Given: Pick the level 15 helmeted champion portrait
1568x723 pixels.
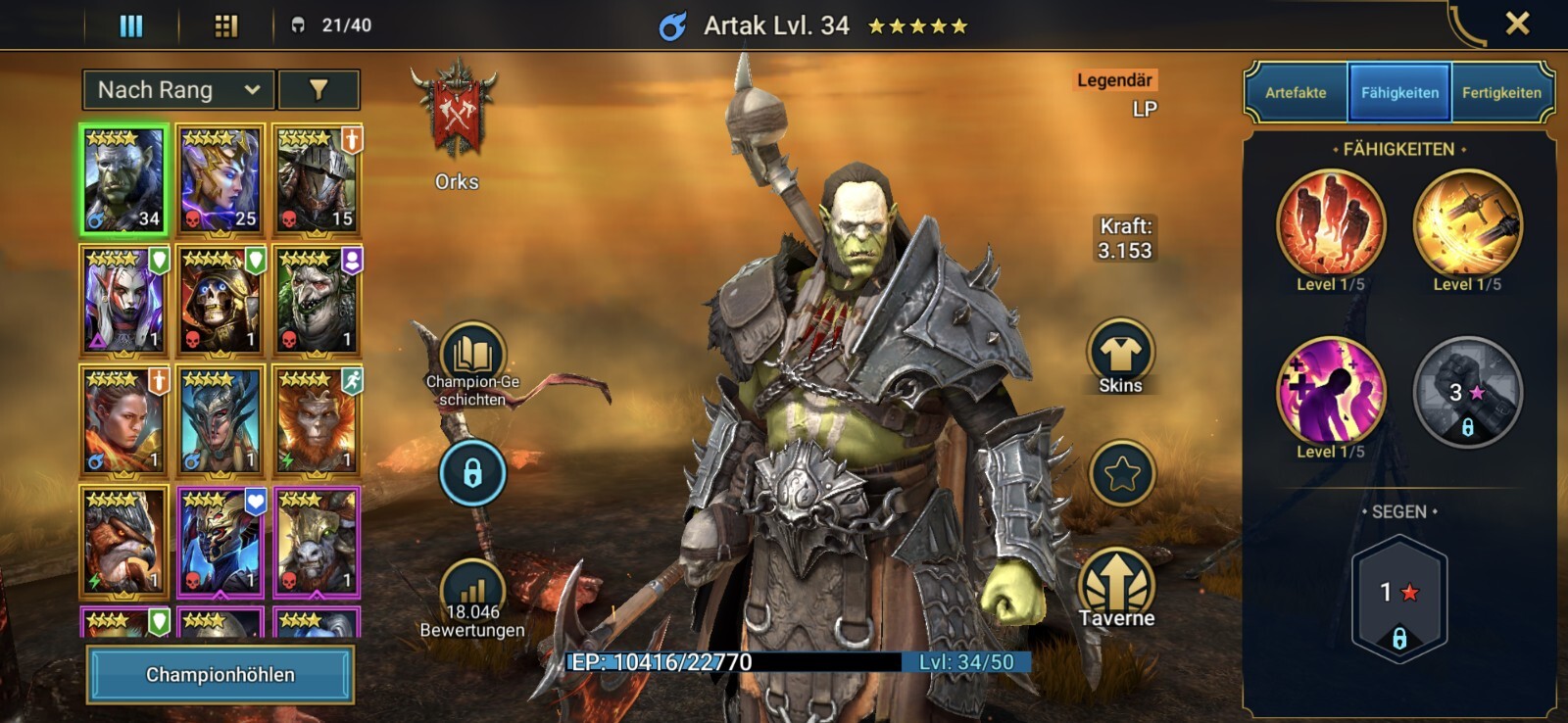Looking at the screenshot, I should (318, 180).
